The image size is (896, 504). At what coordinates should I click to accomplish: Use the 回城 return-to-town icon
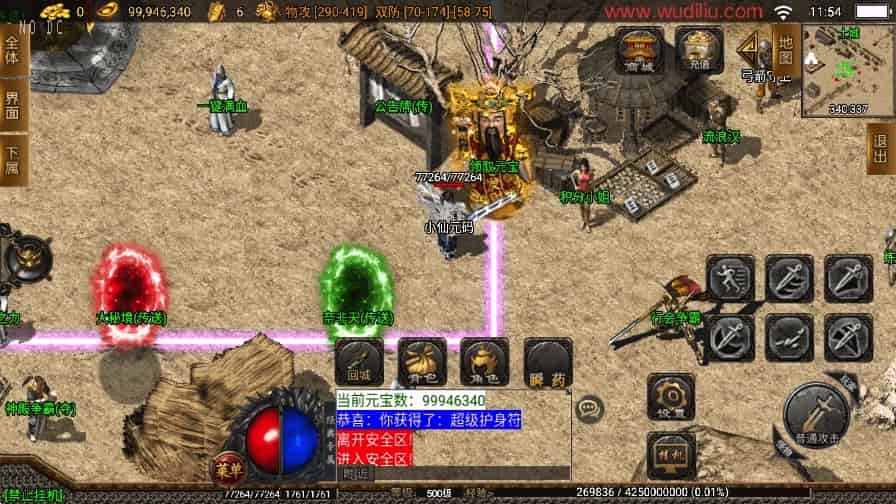click(358, 361)
